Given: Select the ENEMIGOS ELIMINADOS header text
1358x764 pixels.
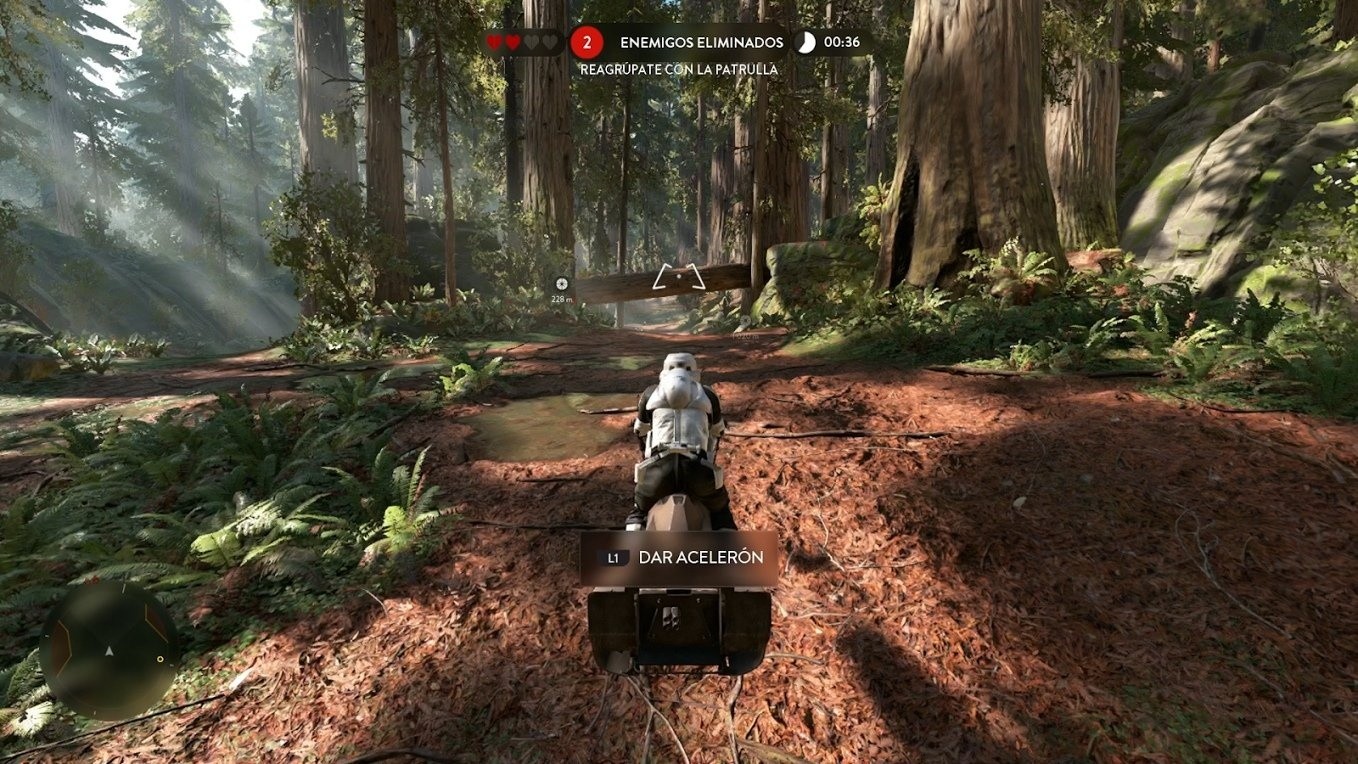Looking at the screenshot, I should [x=702, y=41].
